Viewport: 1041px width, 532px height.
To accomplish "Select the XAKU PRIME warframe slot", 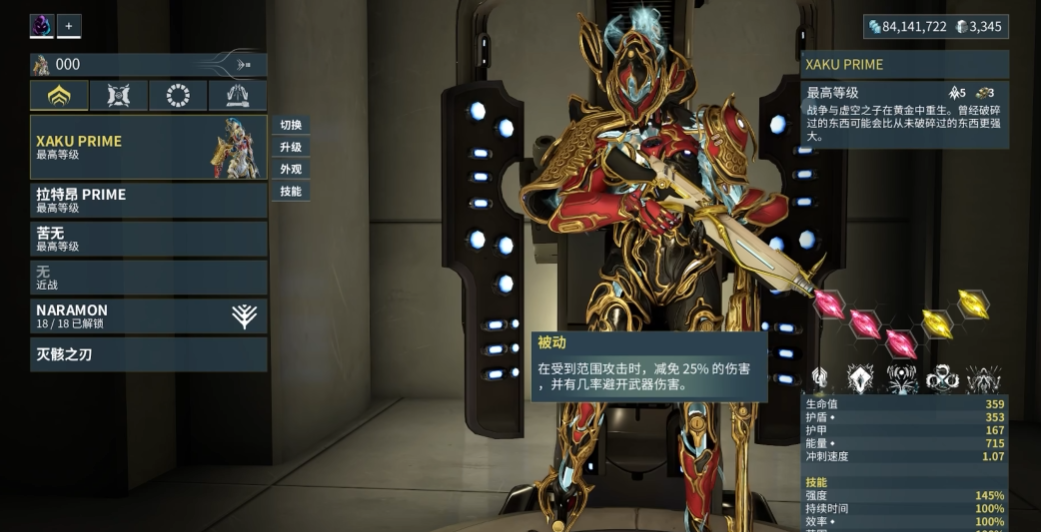I will click(x=148, y=147).
